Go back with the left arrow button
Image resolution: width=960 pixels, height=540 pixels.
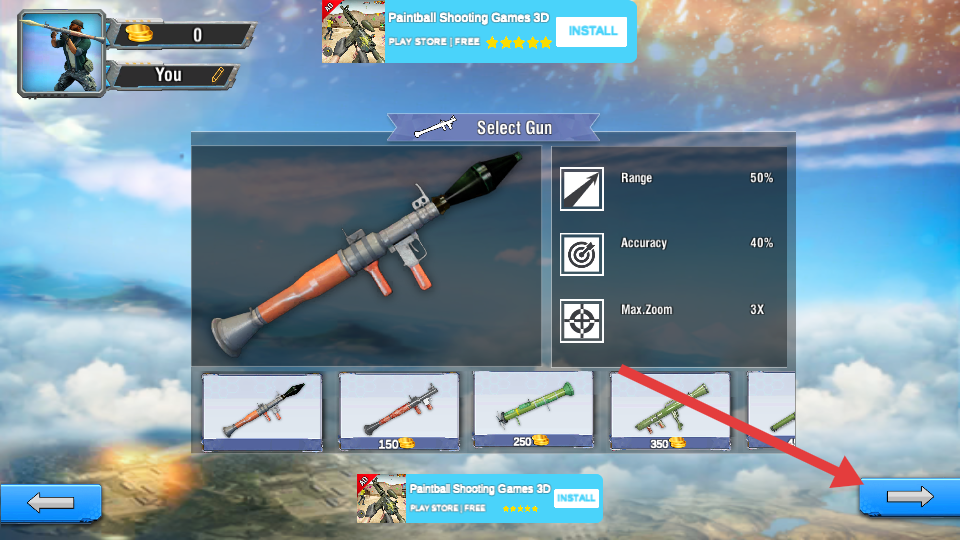(x=51, y=502)
